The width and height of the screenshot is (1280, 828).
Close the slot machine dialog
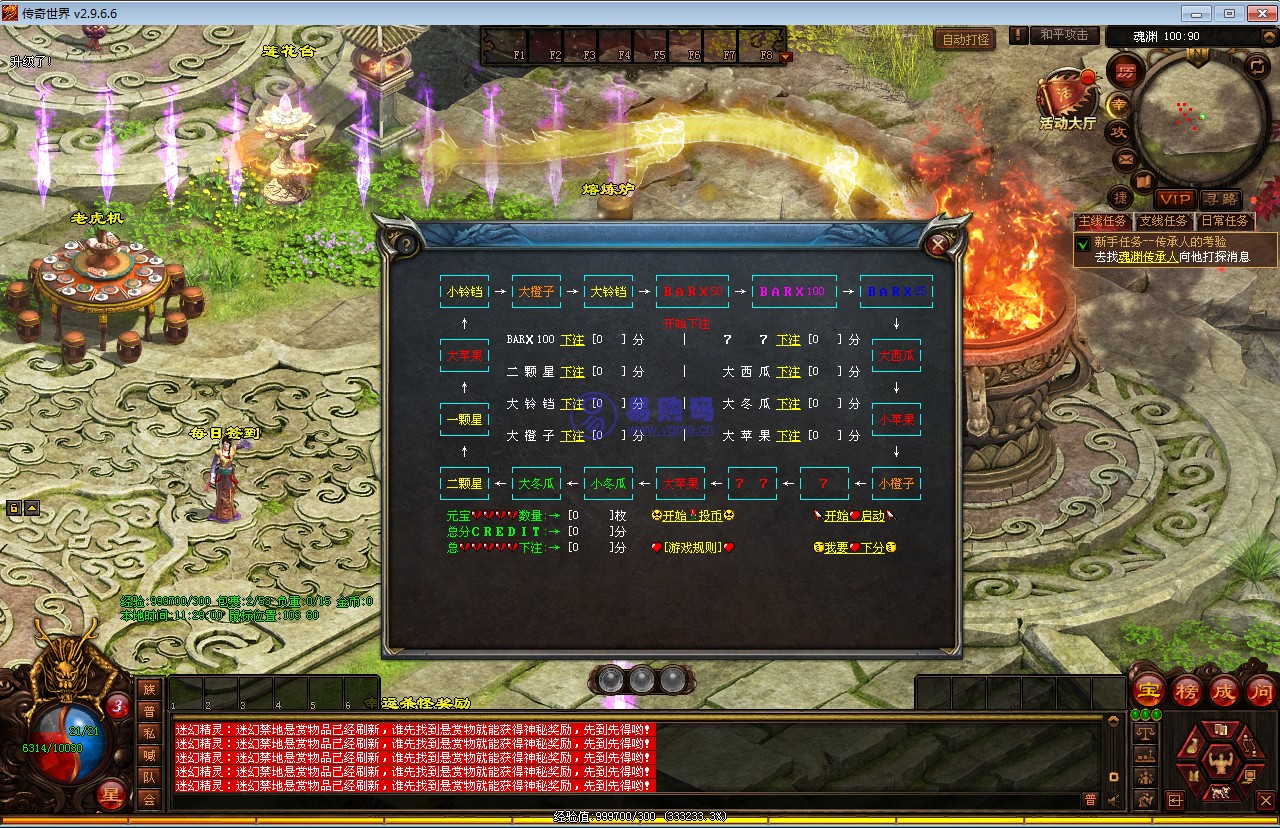coord(937,244)
